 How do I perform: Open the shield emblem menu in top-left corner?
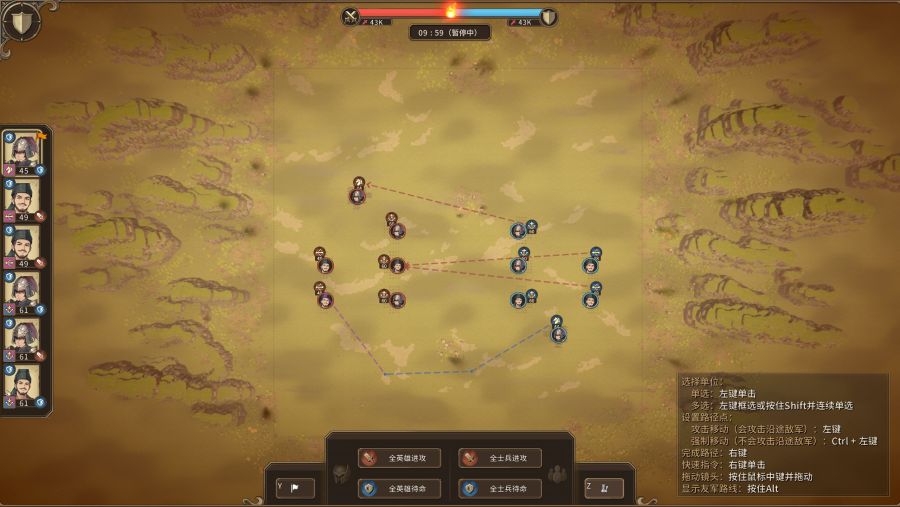coord(22,22)
